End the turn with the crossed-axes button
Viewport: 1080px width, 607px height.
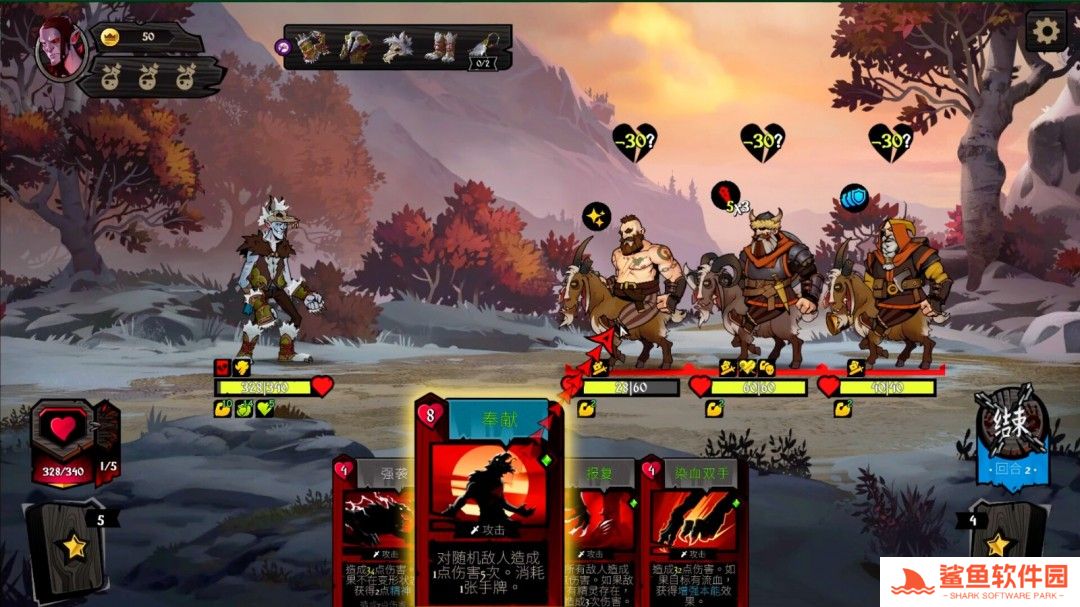pyautogui.click(x=1012, y=427)
